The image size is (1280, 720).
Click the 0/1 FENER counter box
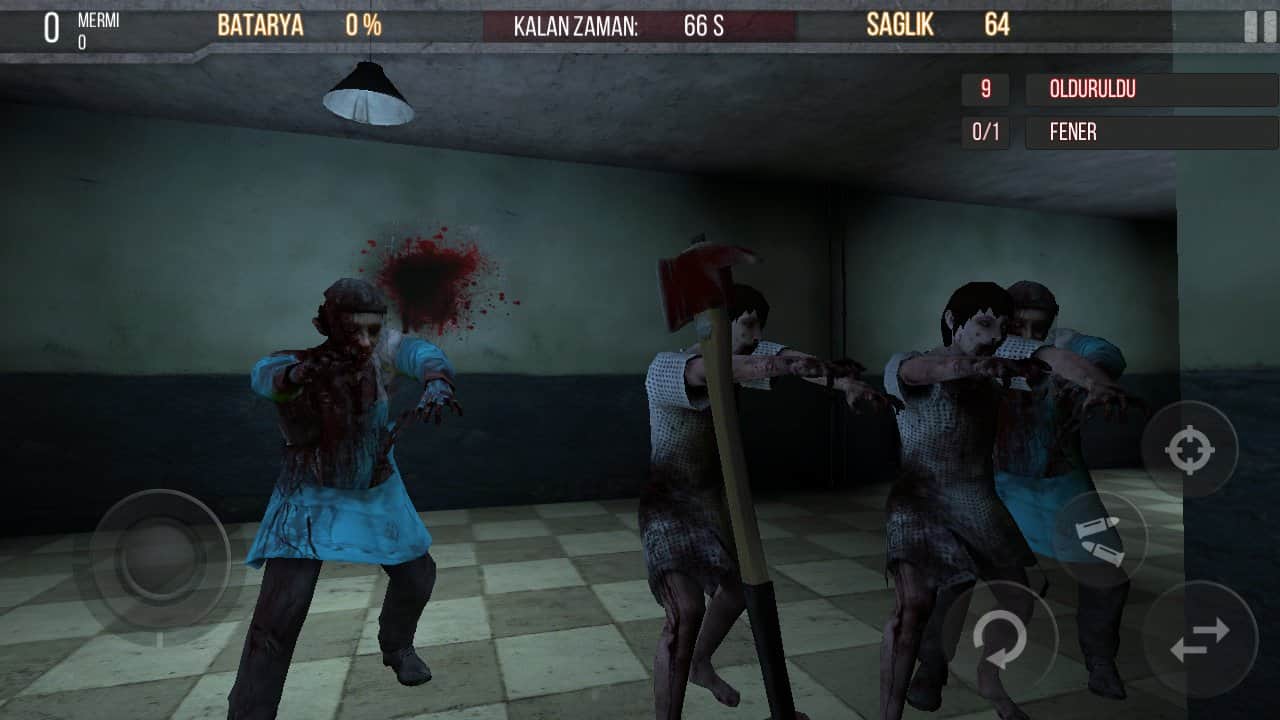pos(985,132)
